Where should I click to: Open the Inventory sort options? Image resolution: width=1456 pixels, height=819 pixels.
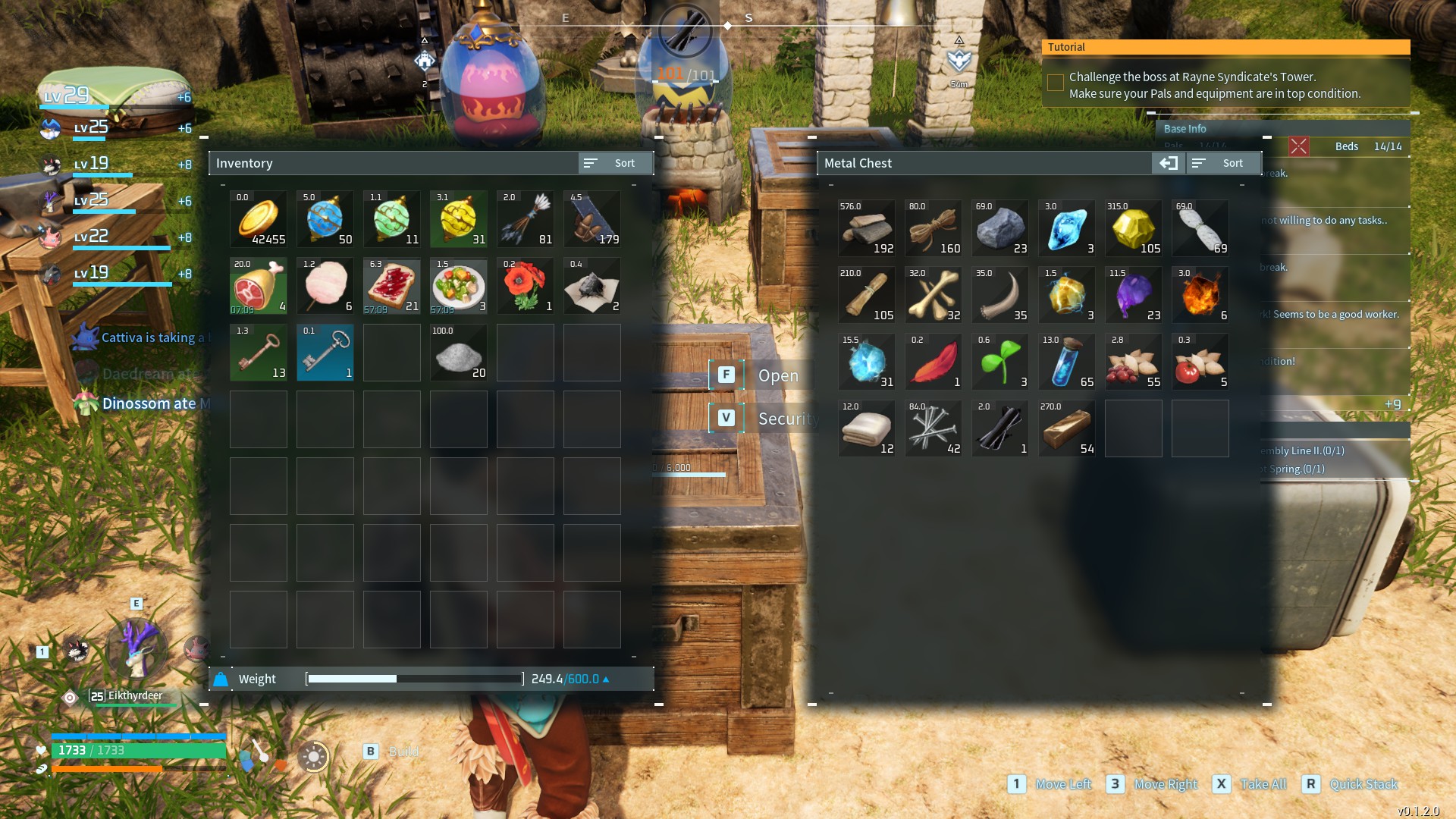coord(614,162)
